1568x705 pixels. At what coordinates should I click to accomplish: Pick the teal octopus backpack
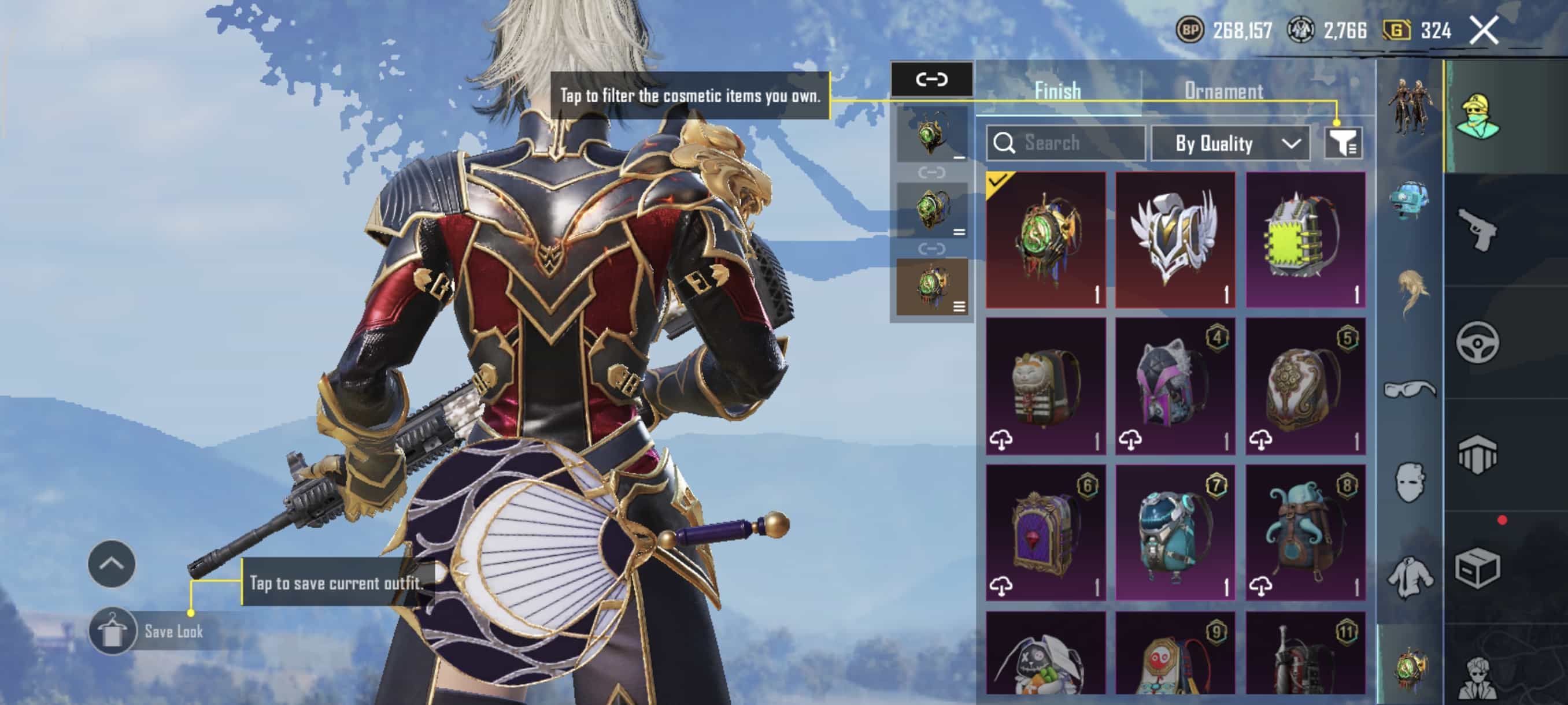click(1305, 532)
